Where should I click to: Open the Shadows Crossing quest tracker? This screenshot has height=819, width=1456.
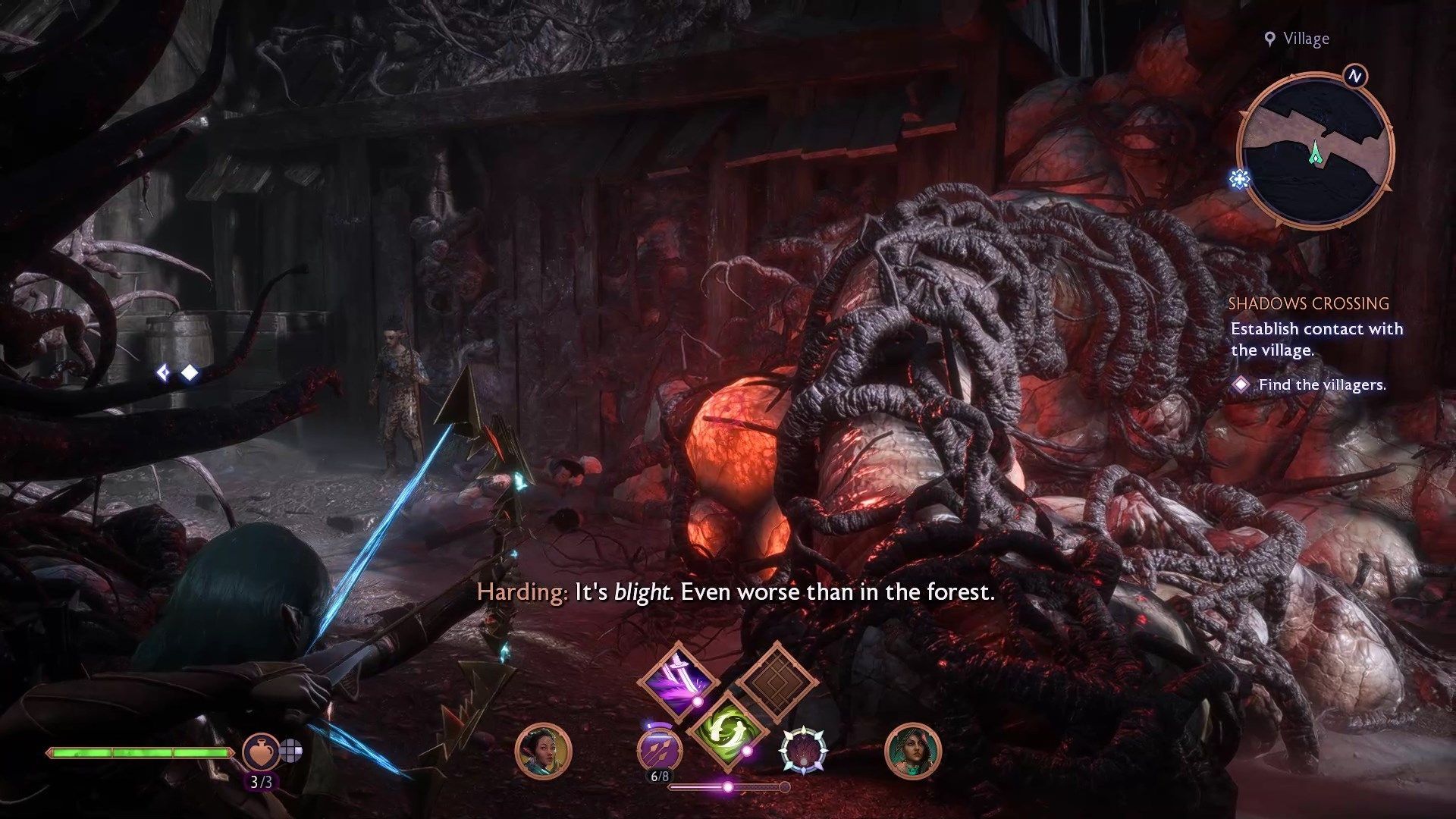pyautogui.click(x=1308, y=304)
